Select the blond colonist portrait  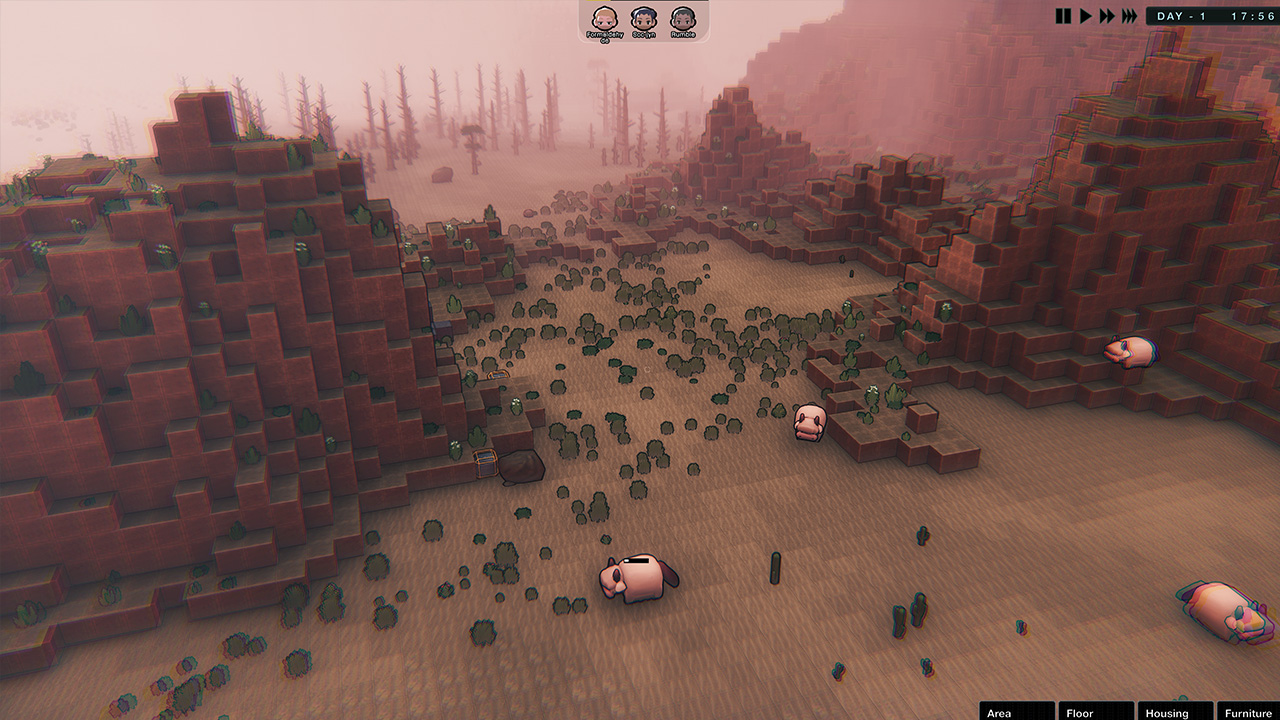click(x=604, y=19)
